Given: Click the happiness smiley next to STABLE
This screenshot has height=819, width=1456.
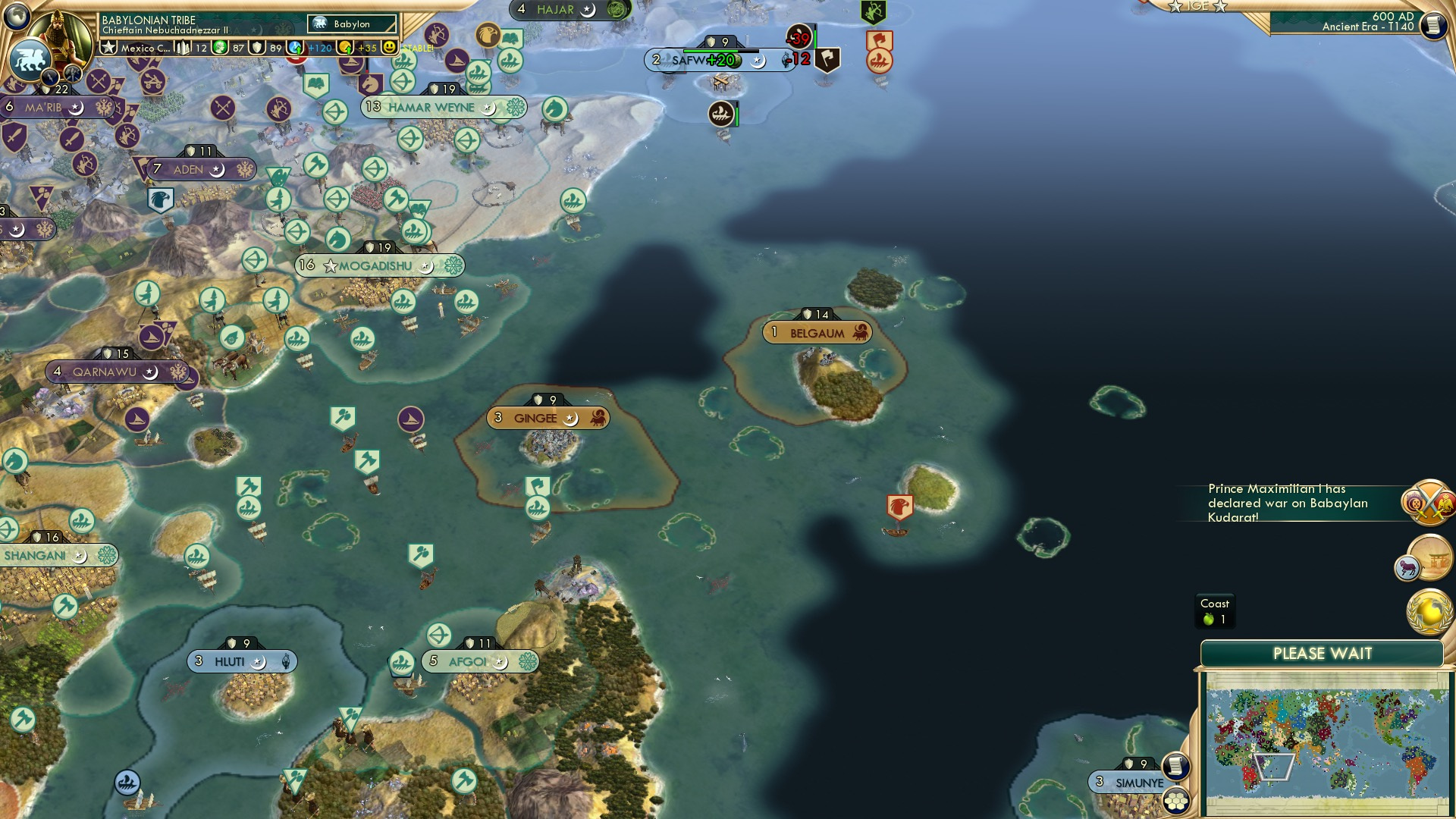Looking at the screenshot, I should click(389, 48).
